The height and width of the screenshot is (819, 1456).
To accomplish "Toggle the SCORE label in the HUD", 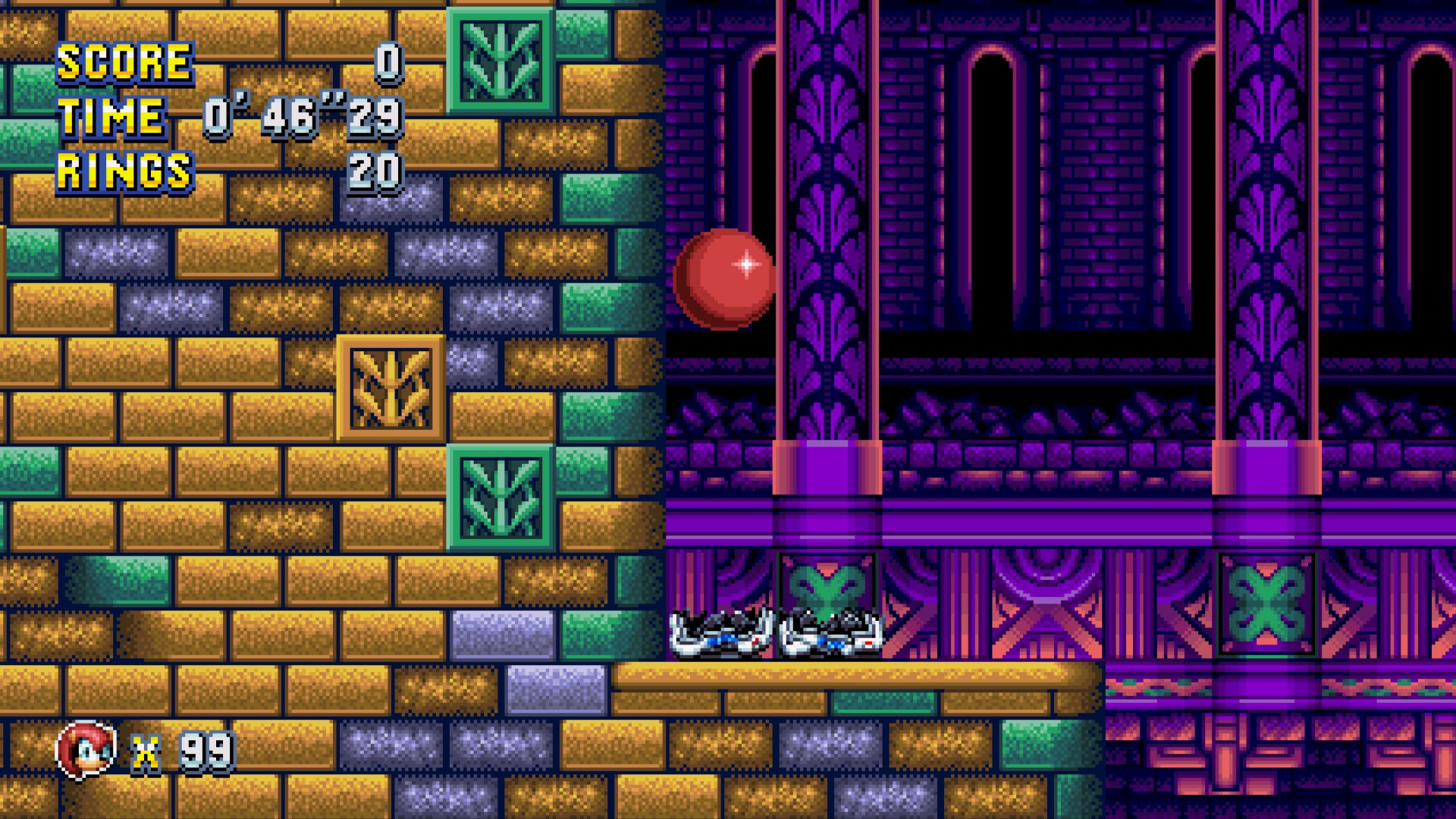I will pyautogui.click(x=124, y=62).
